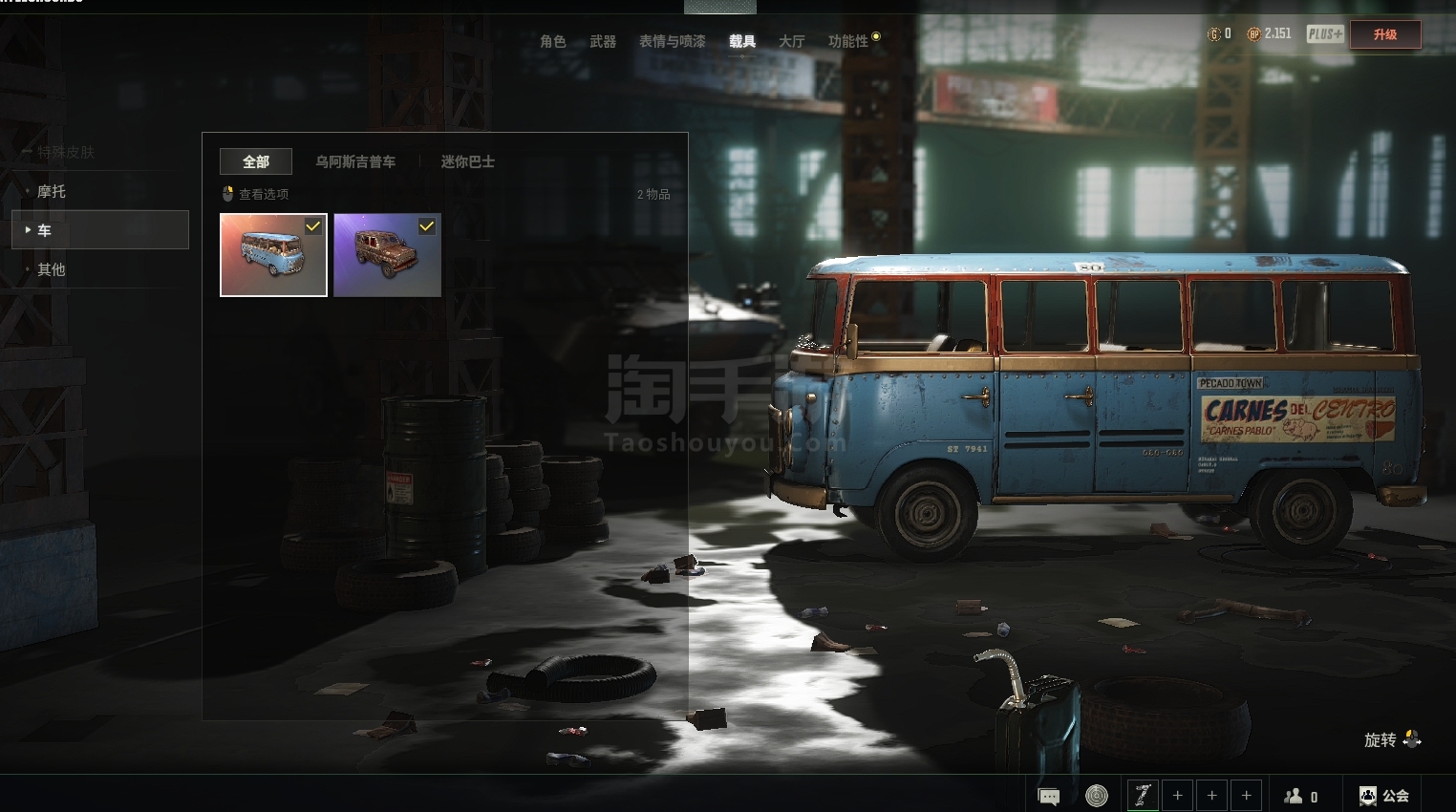Filter by 迷你巴士 (Mini Bus)
The height and width of the screenshot is (812, 1456).
pos(467,161)
